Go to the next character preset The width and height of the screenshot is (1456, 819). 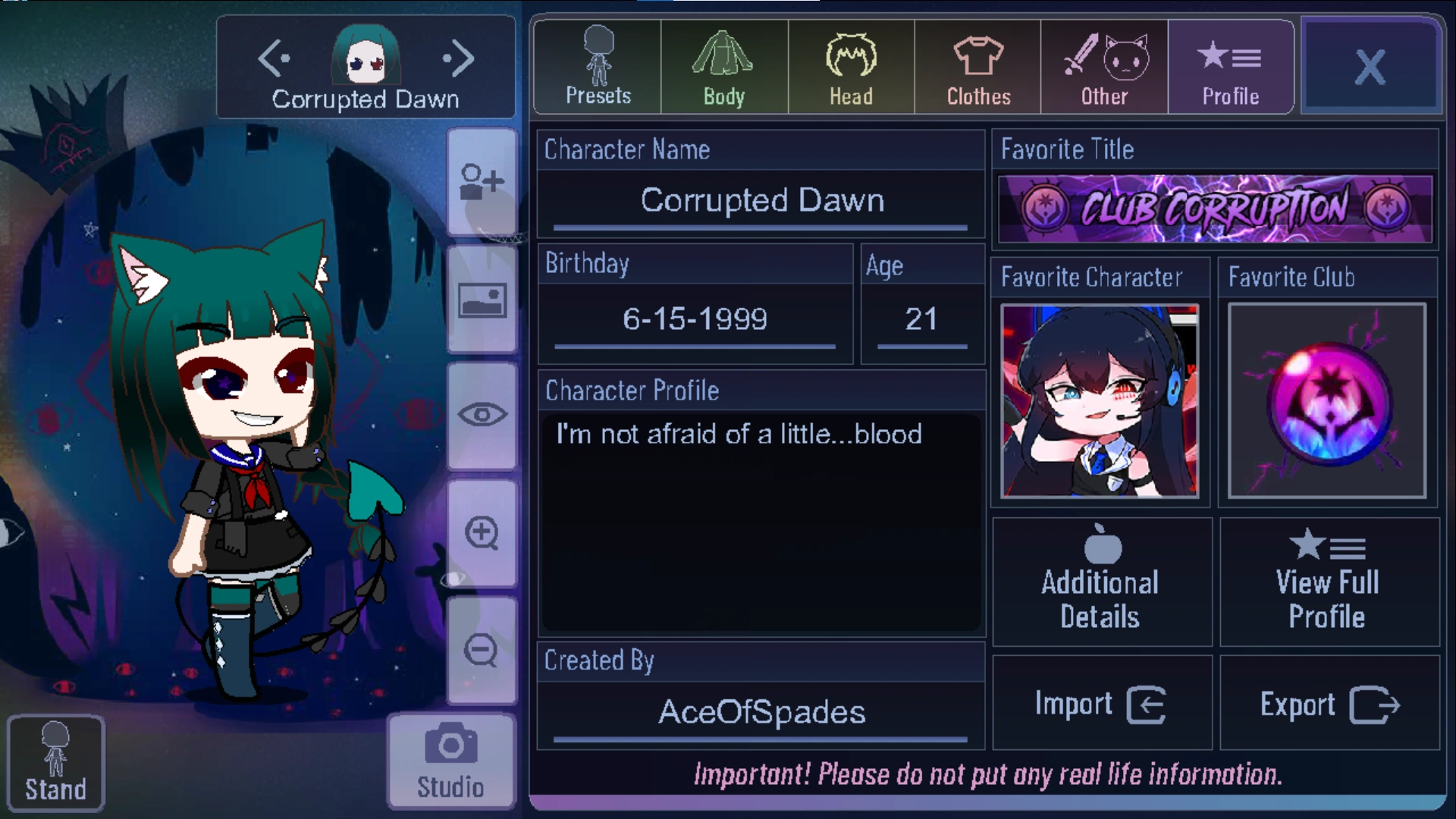[457, 58]
